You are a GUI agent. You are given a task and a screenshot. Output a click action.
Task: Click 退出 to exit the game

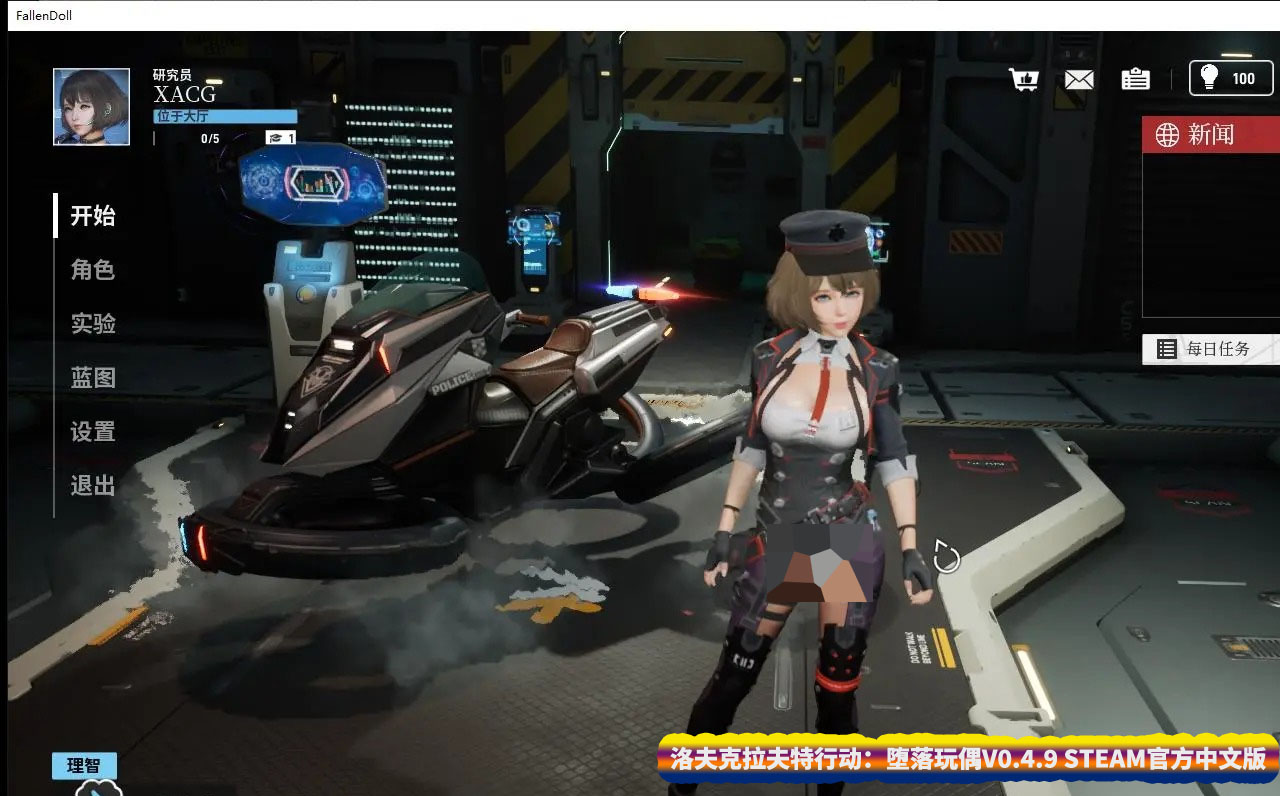[91, 485]
